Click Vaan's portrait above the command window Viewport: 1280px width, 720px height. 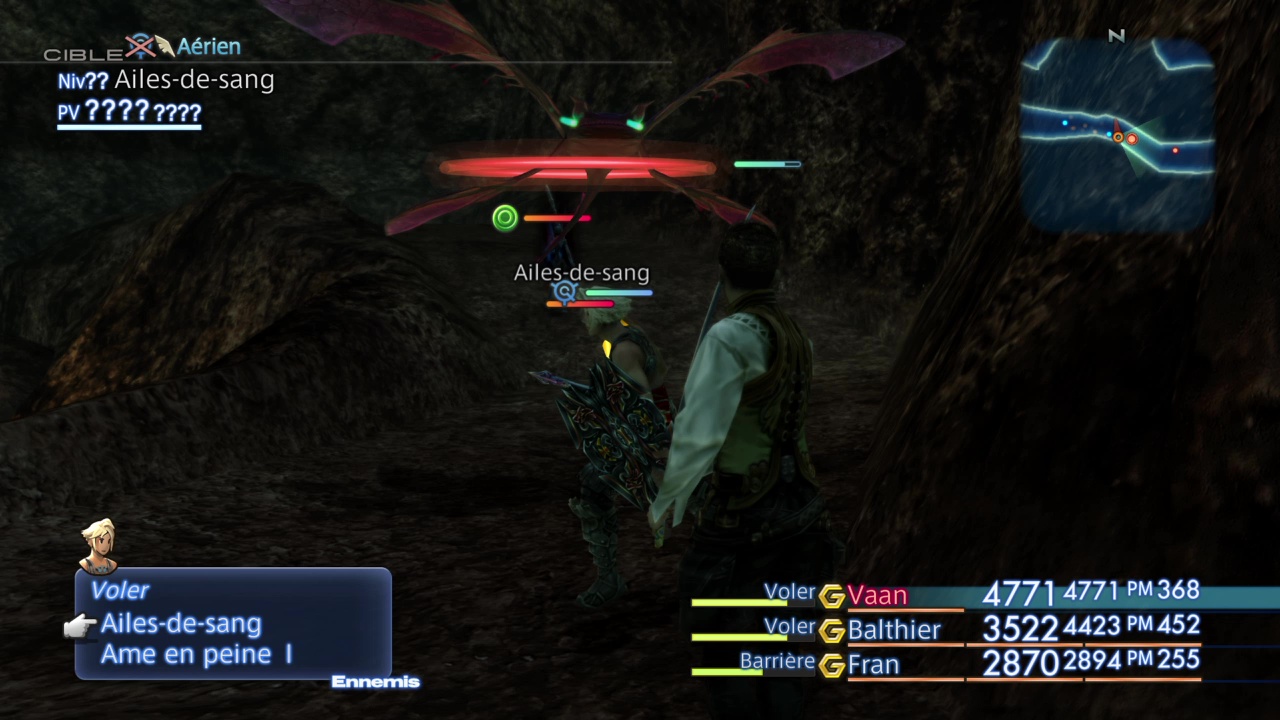tap(99, 545)
